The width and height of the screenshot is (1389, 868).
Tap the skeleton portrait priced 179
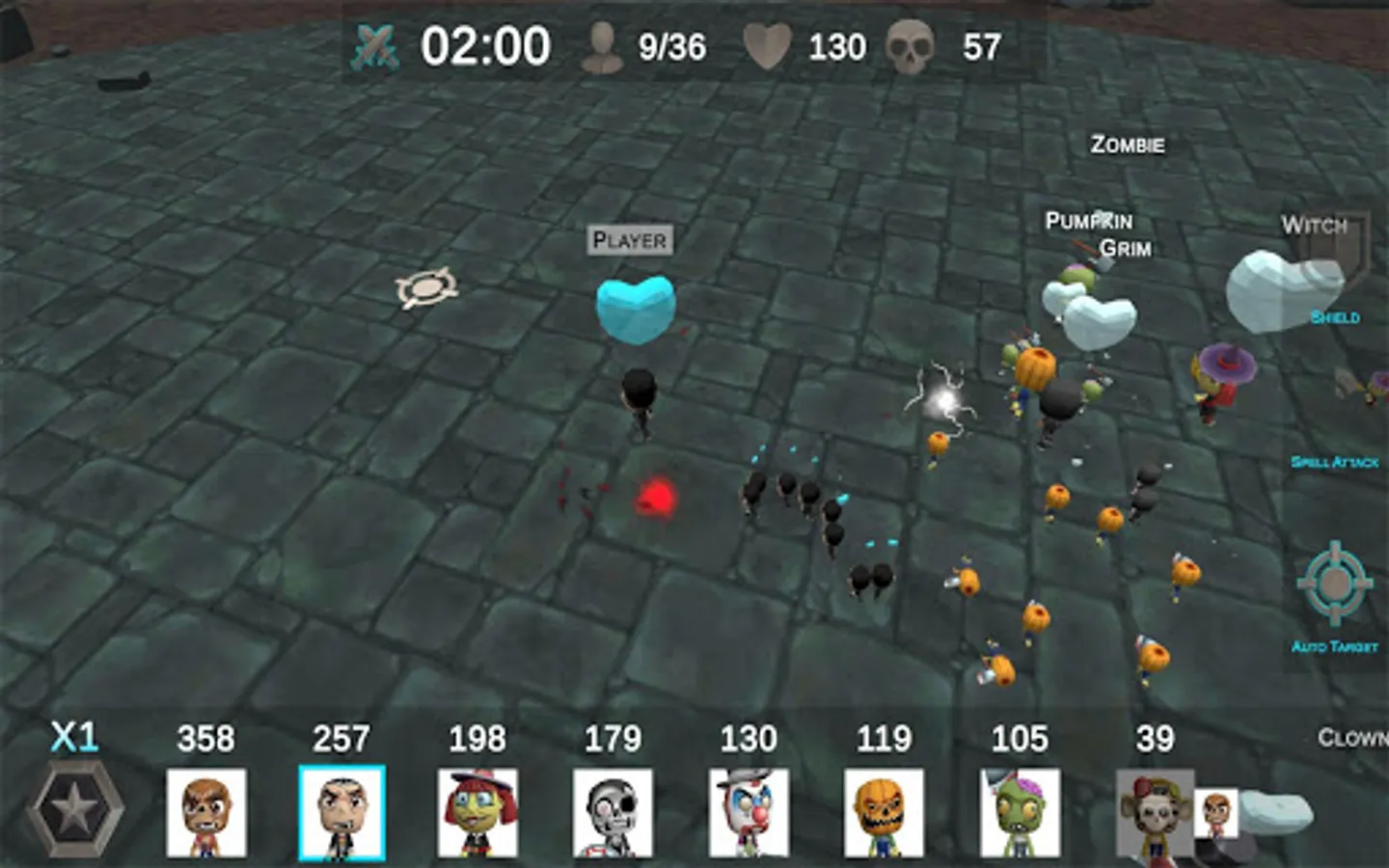pyautogui.click(x=613, y=813)
